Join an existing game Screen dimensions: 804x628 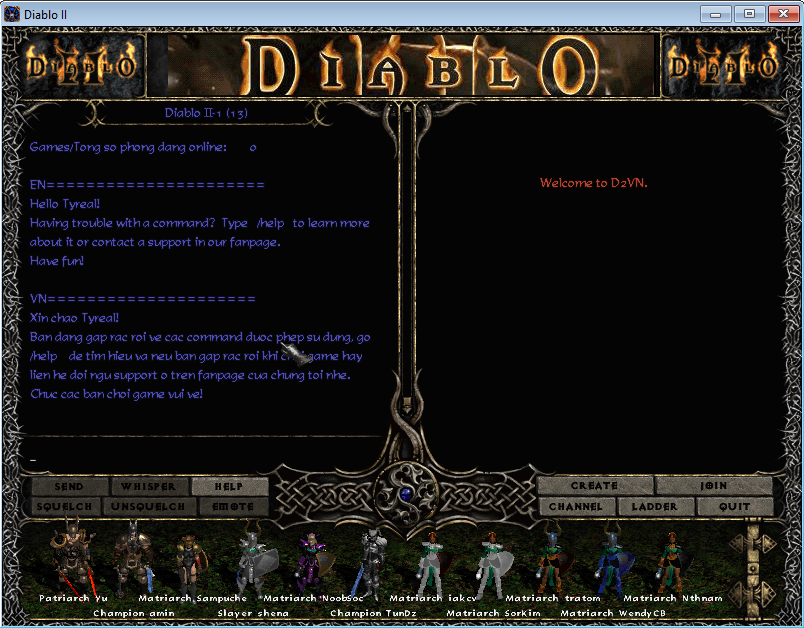714,486
